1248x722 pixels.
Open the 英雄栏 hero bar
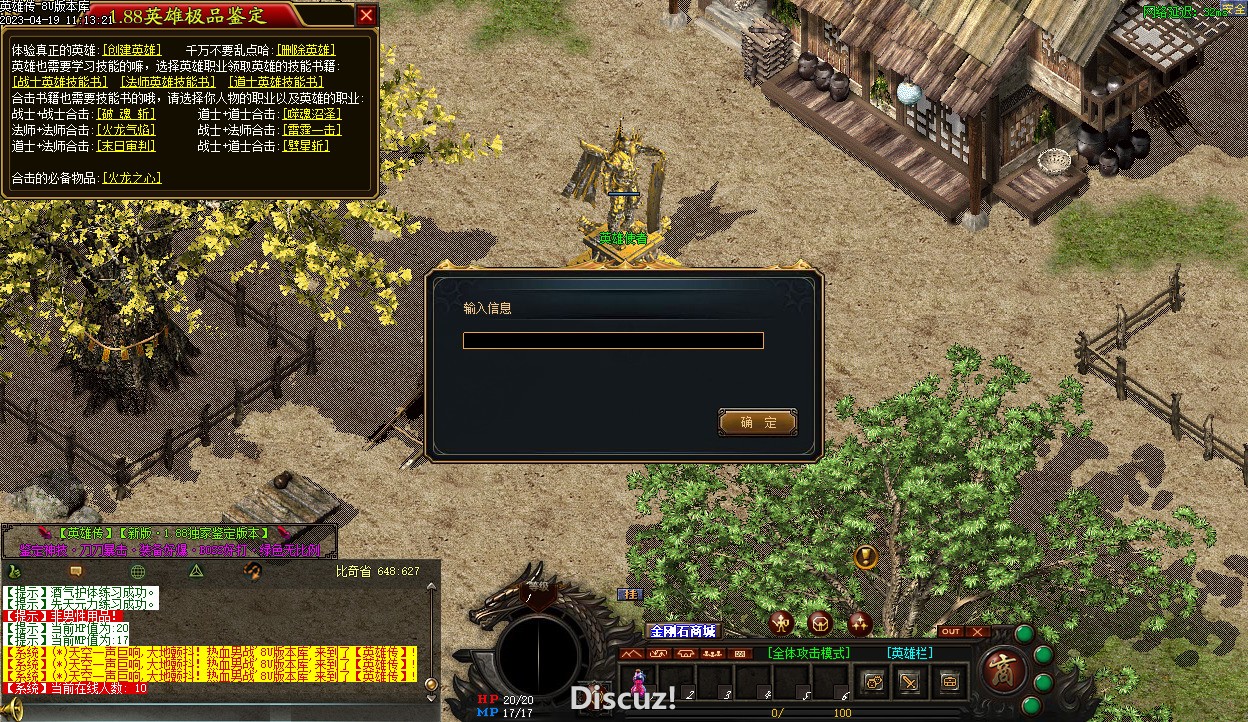[909, 653]
